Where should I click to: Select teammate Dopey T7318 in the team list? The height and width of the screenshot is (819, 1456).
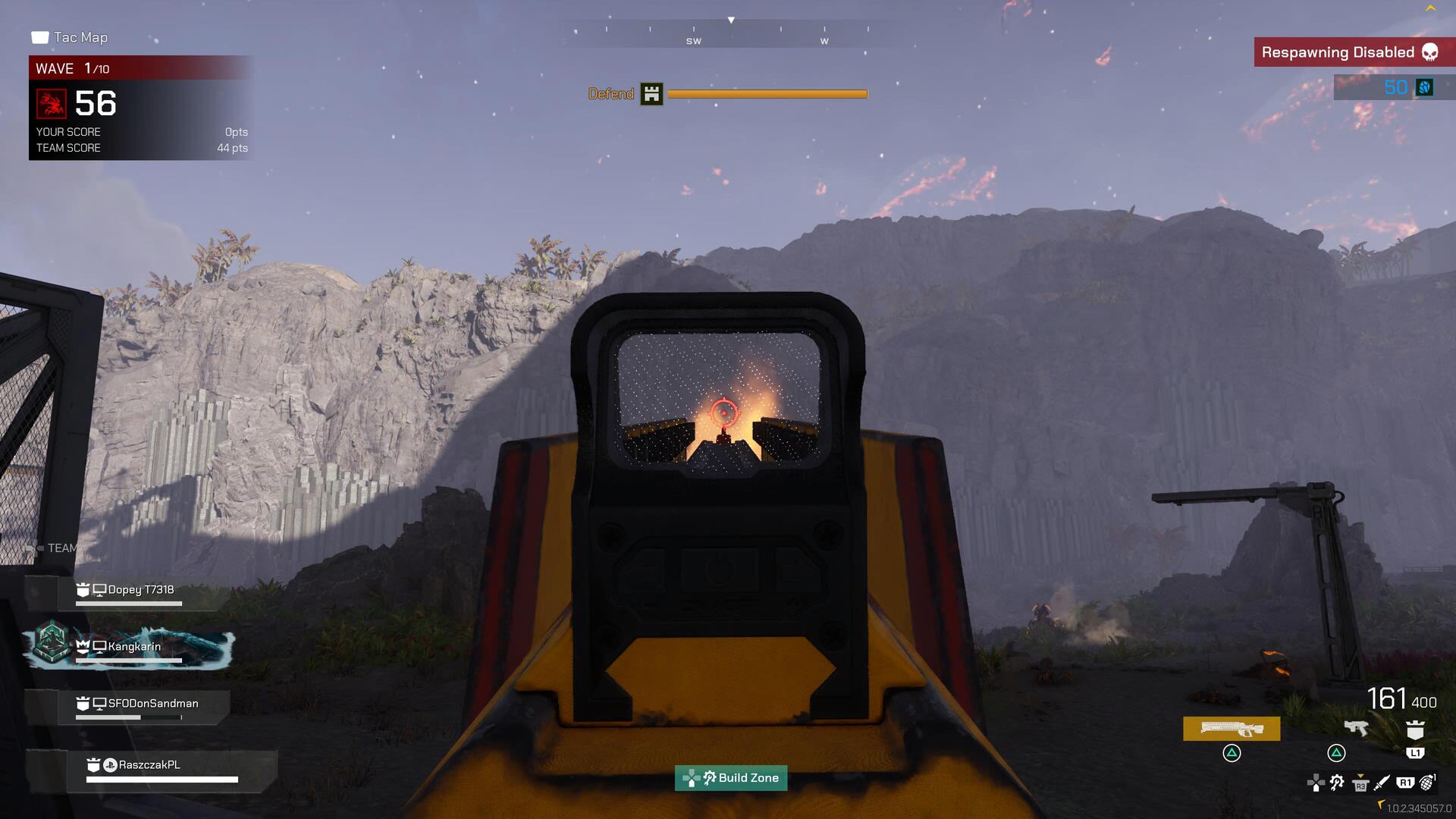140,590
